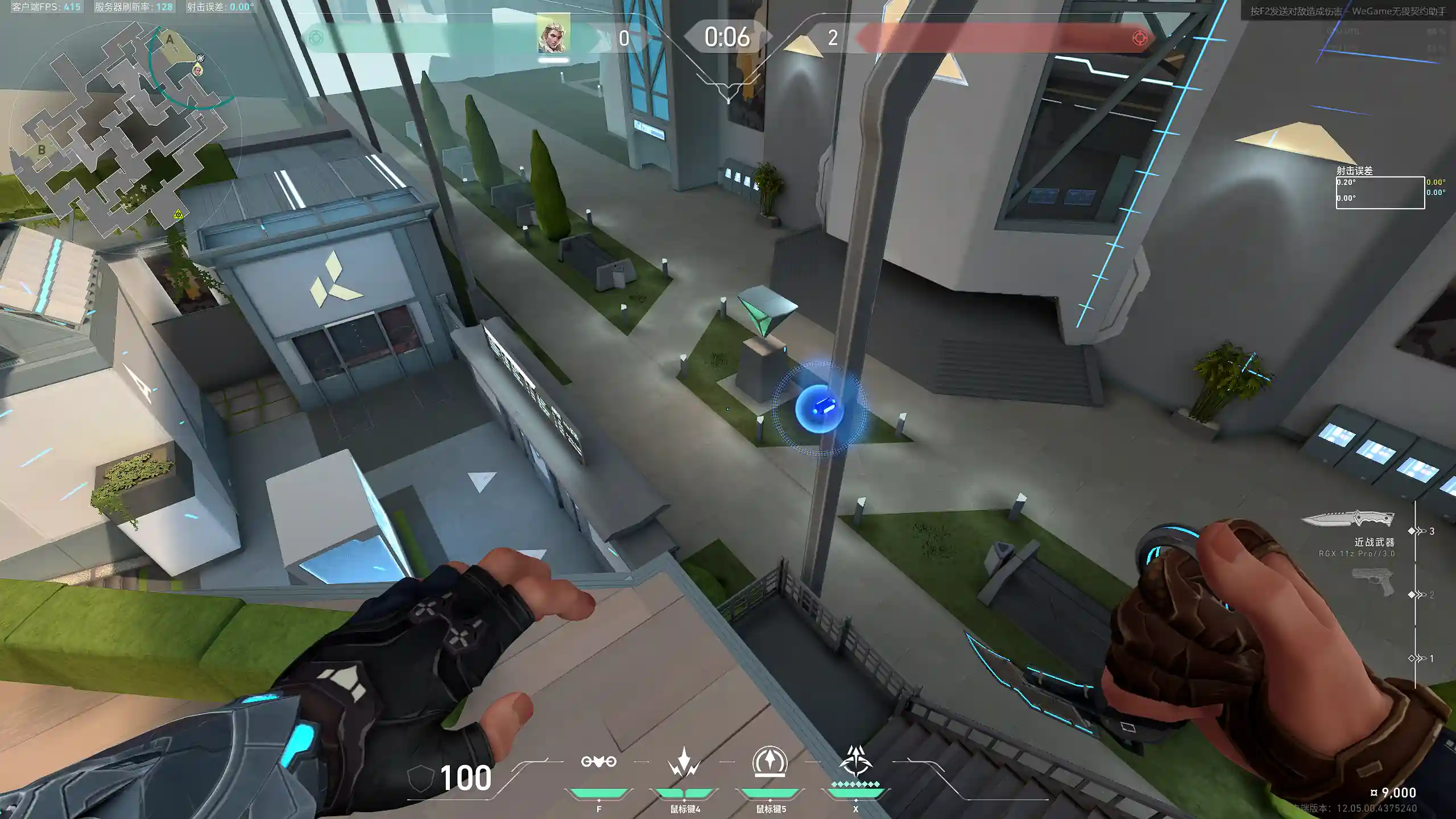Trigger the dome ability bound to mouse button 5

pos(770,762)
